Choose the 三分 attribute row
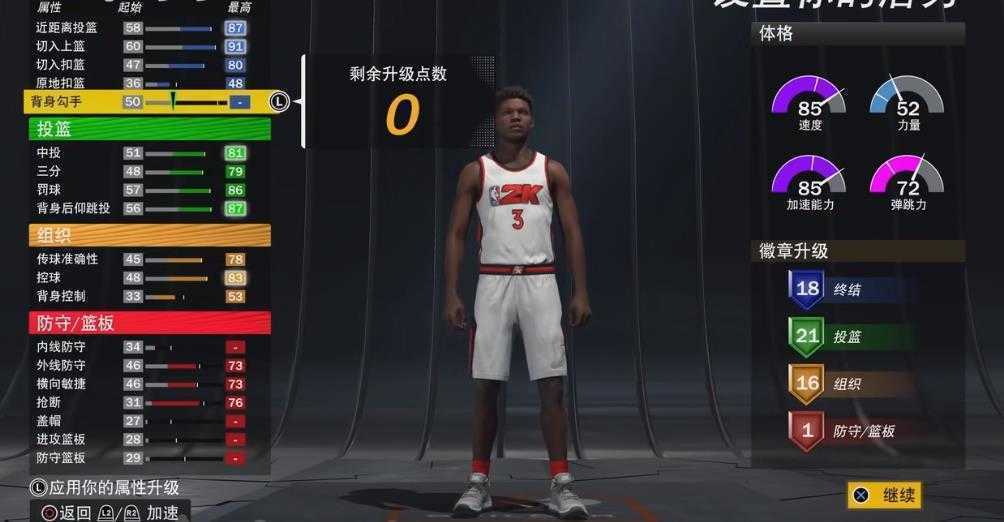Viewport: 1004px width, 522px height. tap(140, 171)
